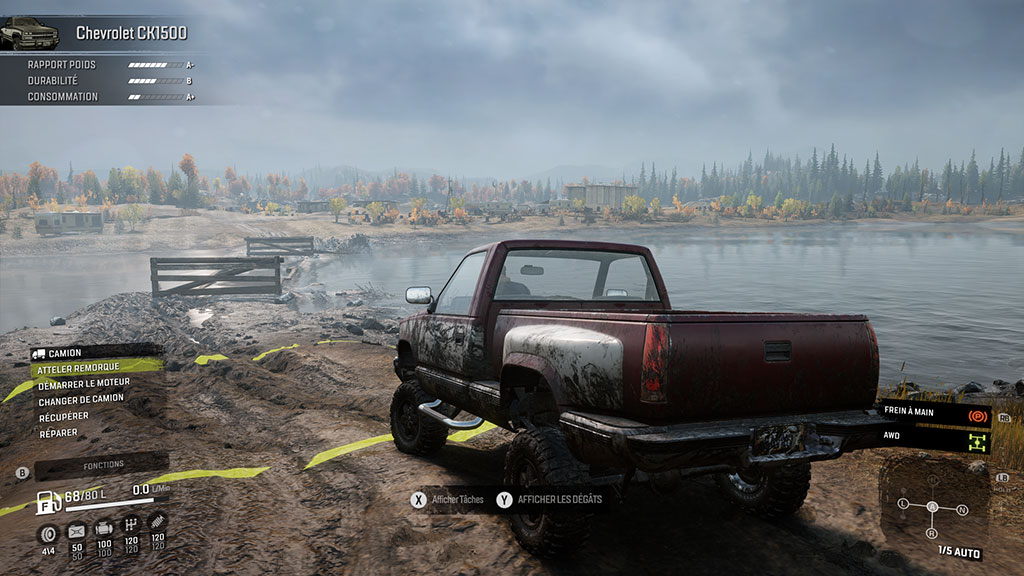Select the L low gear node
The width and height of the screenshot is (1024, 576).
tap(904, 503)
